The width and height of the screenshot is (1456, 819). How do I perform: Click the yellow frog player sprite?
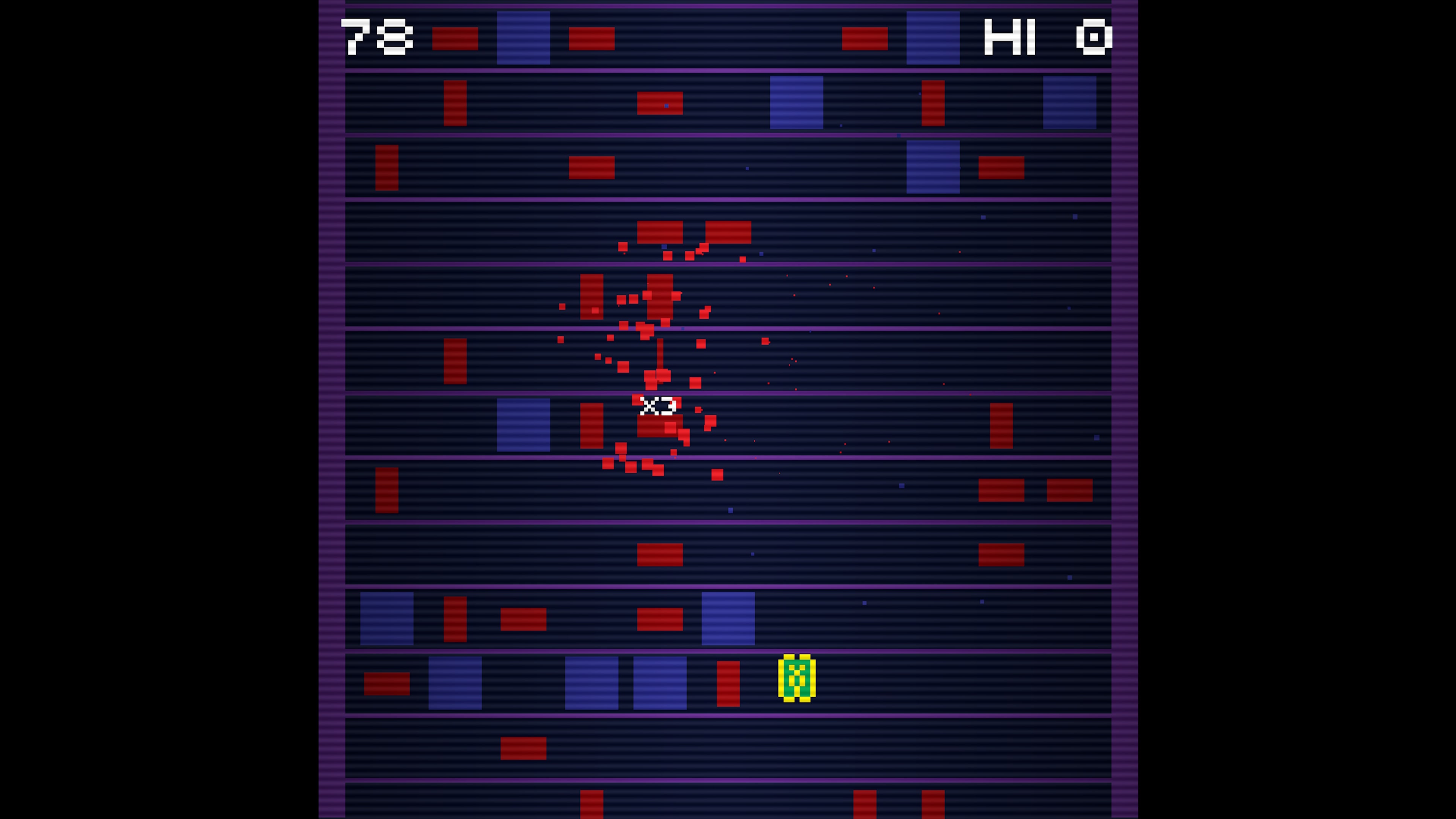797,678
